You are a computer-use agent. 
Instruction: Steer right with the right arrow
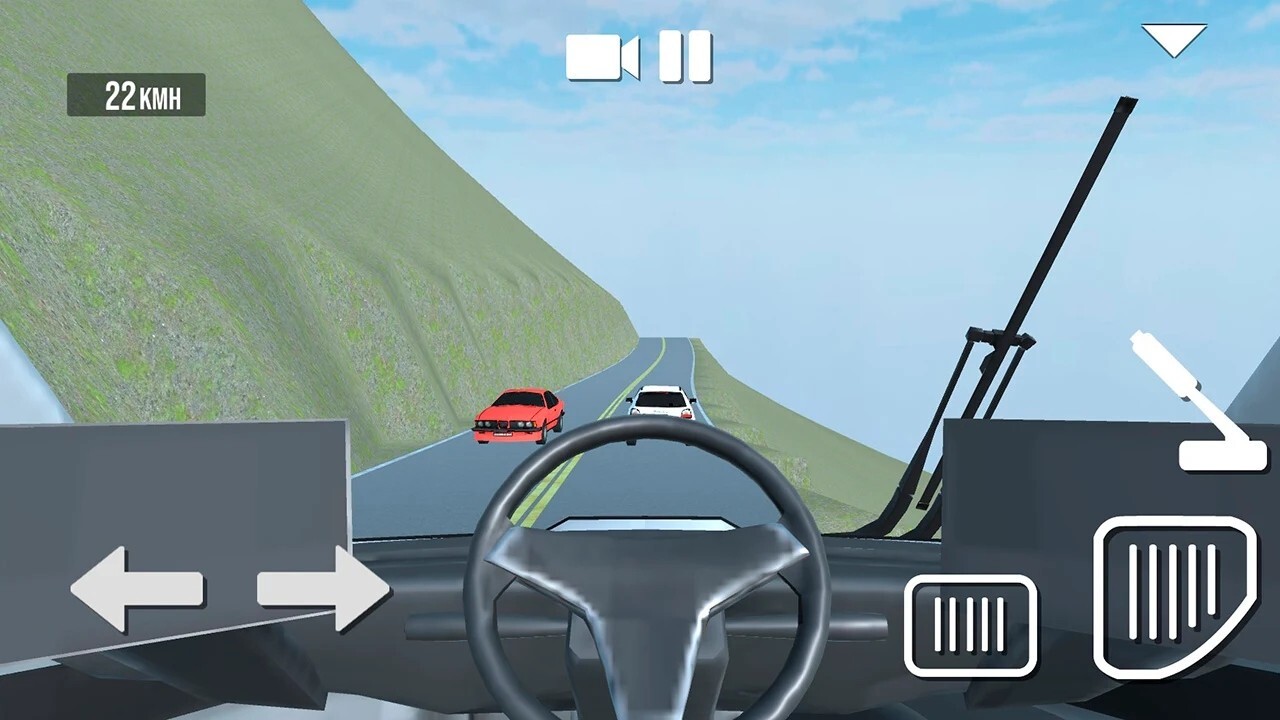point(323,589)
